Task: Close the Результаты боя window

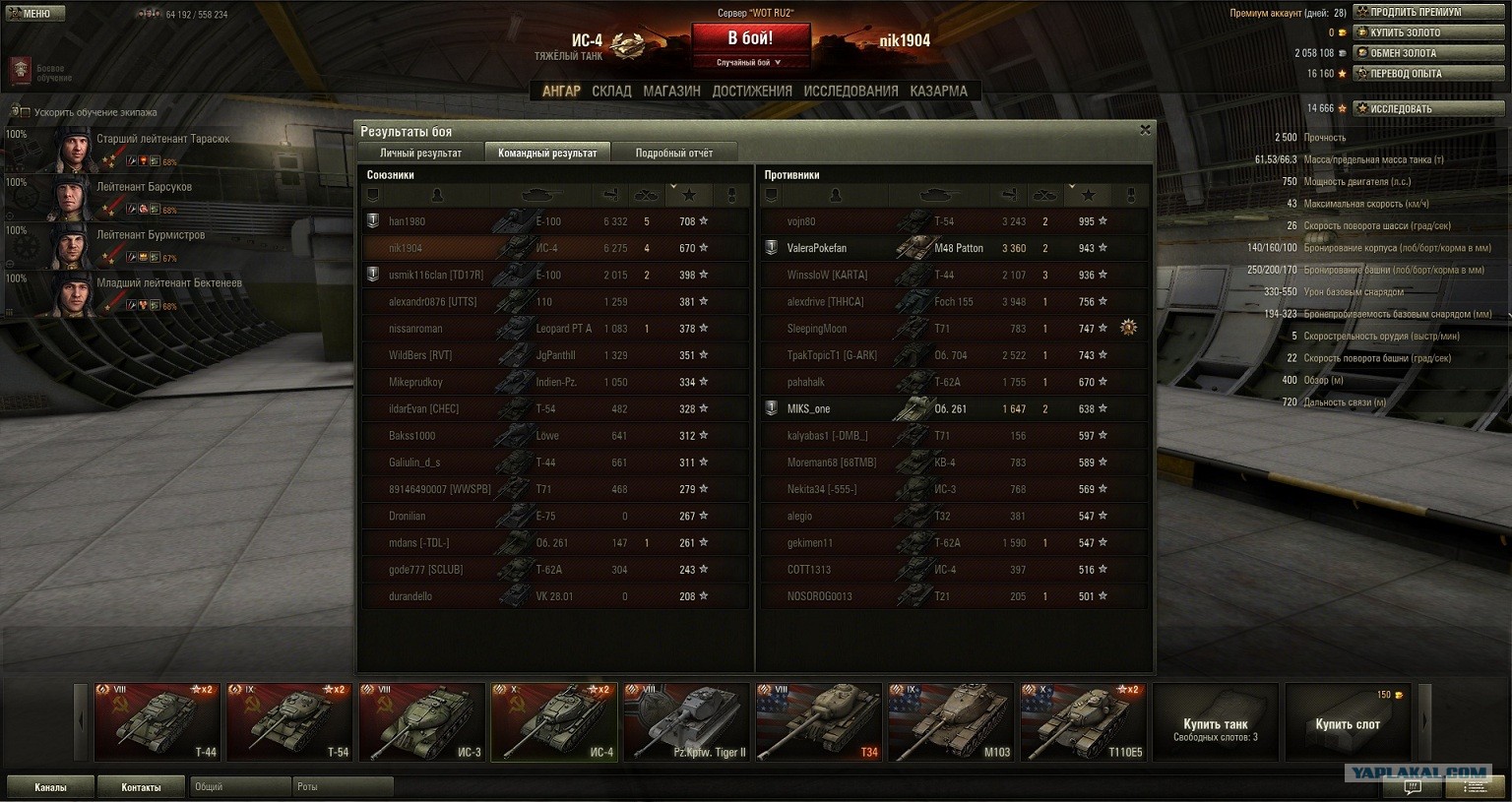Action: (1145, 130)
